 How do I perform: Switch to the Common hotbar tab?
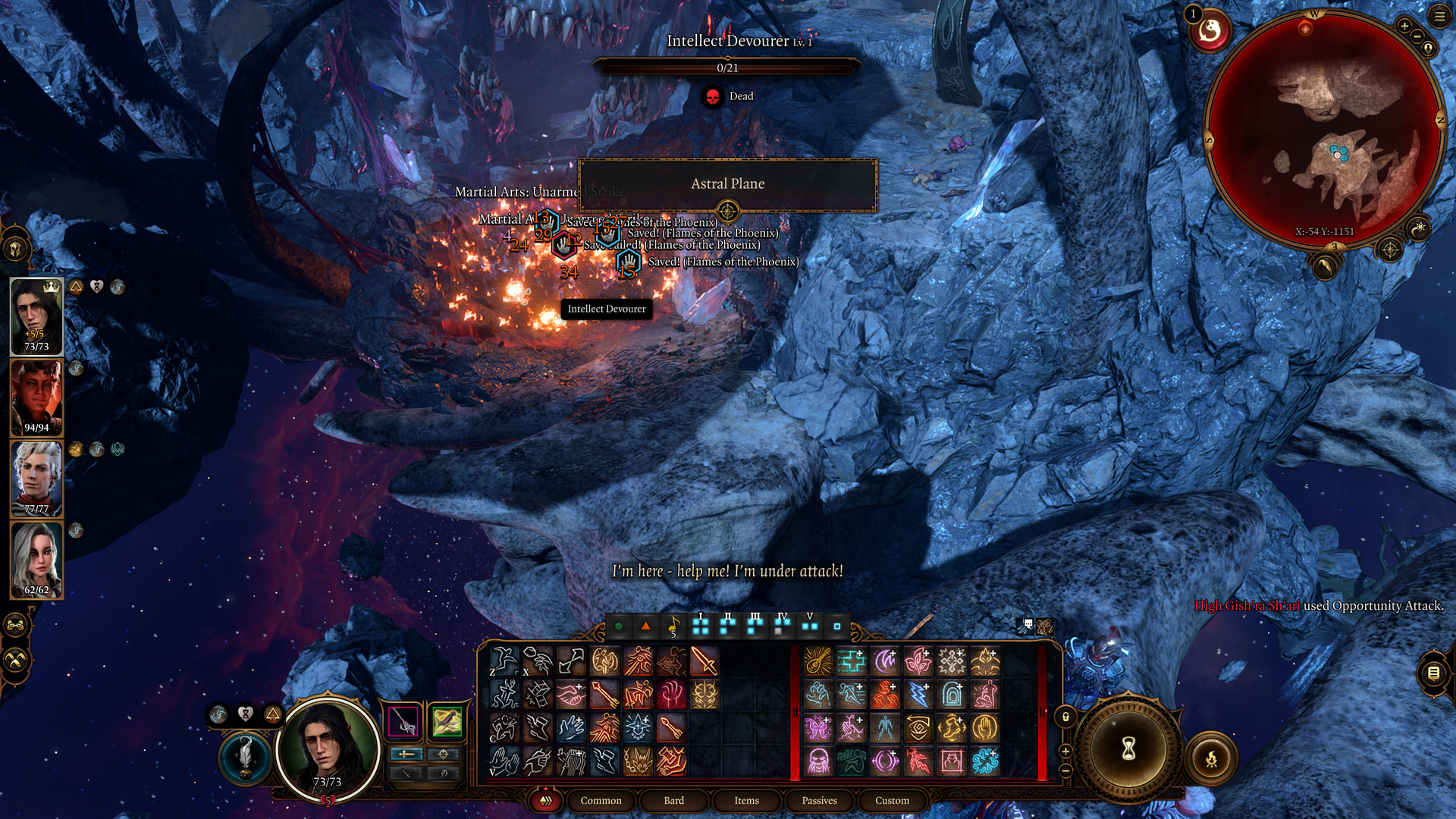coord(601,800)
